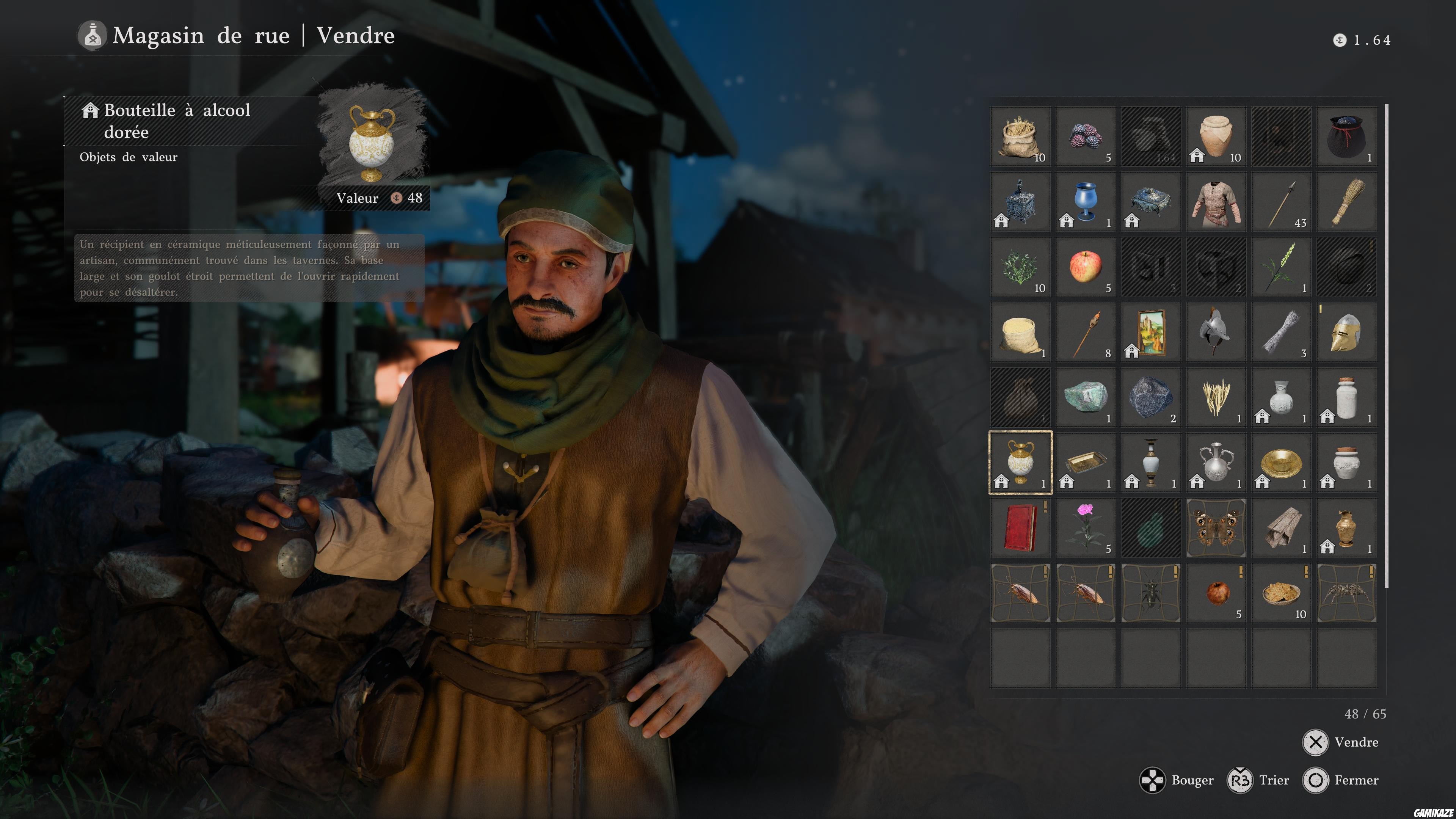Select the butterfly specimen slot
This screenshot has height=819, width=1456.
click(1216, 527)
